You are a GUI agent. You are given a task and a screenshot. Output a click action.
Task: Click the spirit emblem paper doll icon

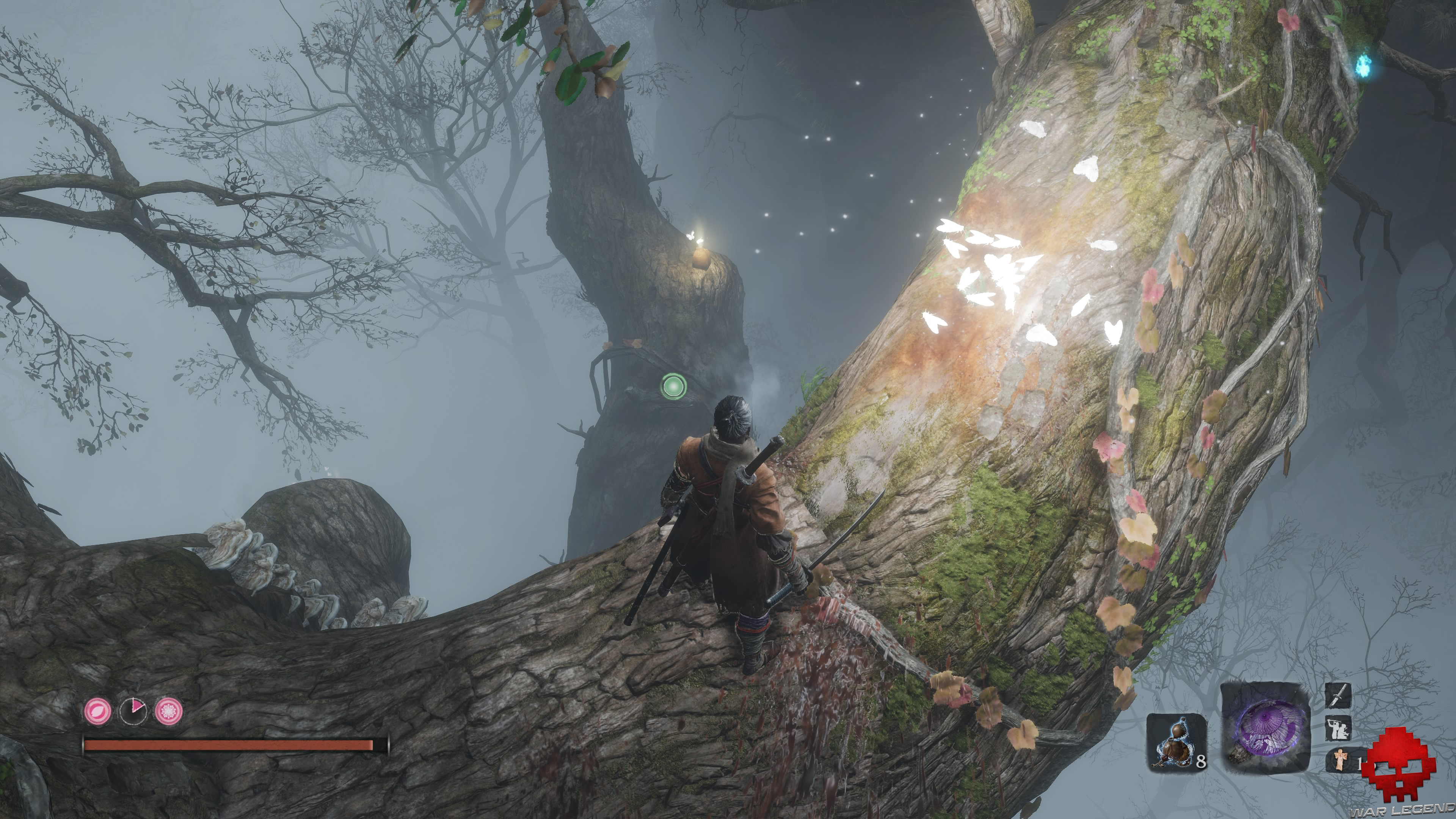pos(1340,759)
